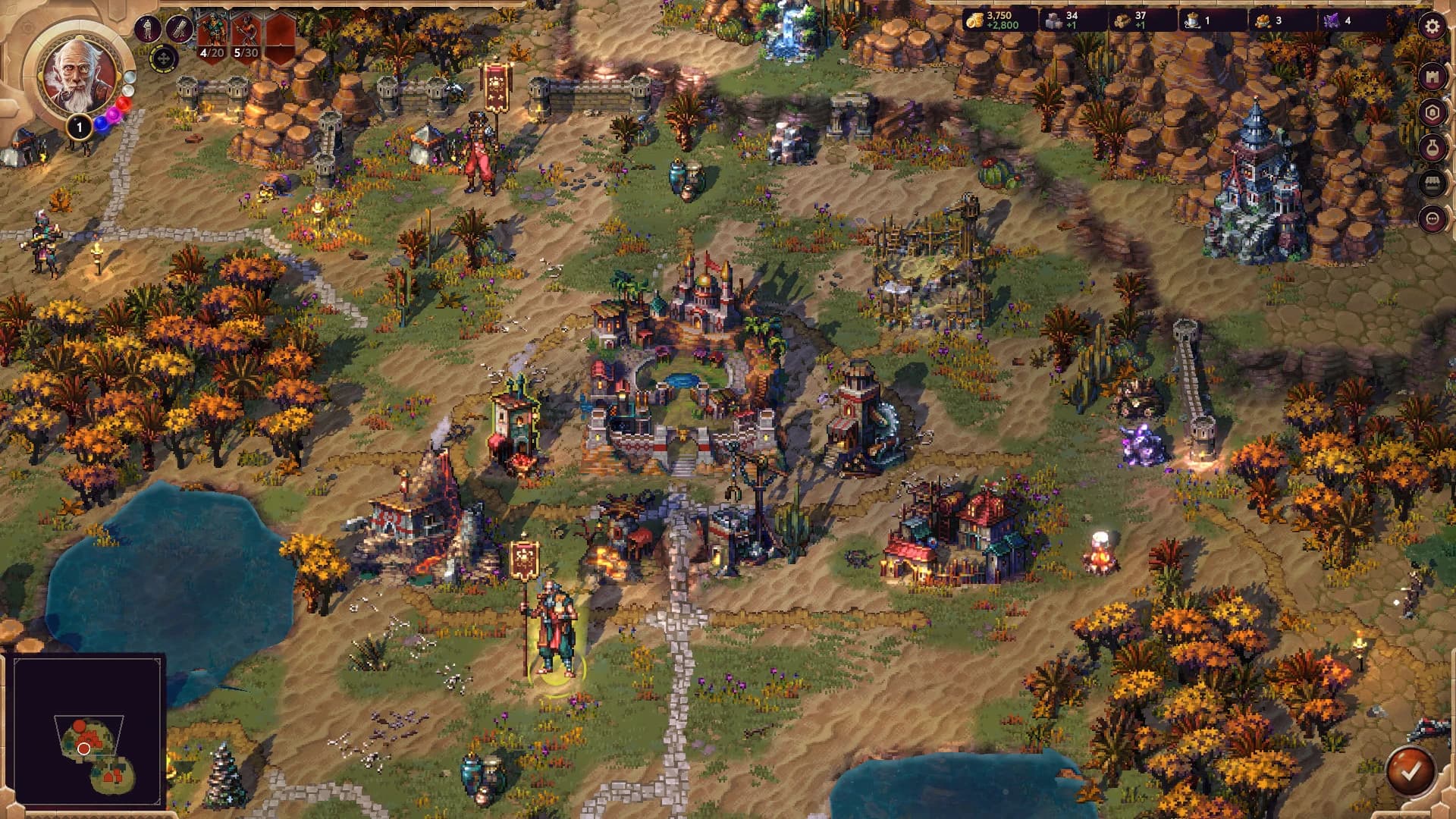Select the troop stack showing 5/30

(x=246, y=32)
